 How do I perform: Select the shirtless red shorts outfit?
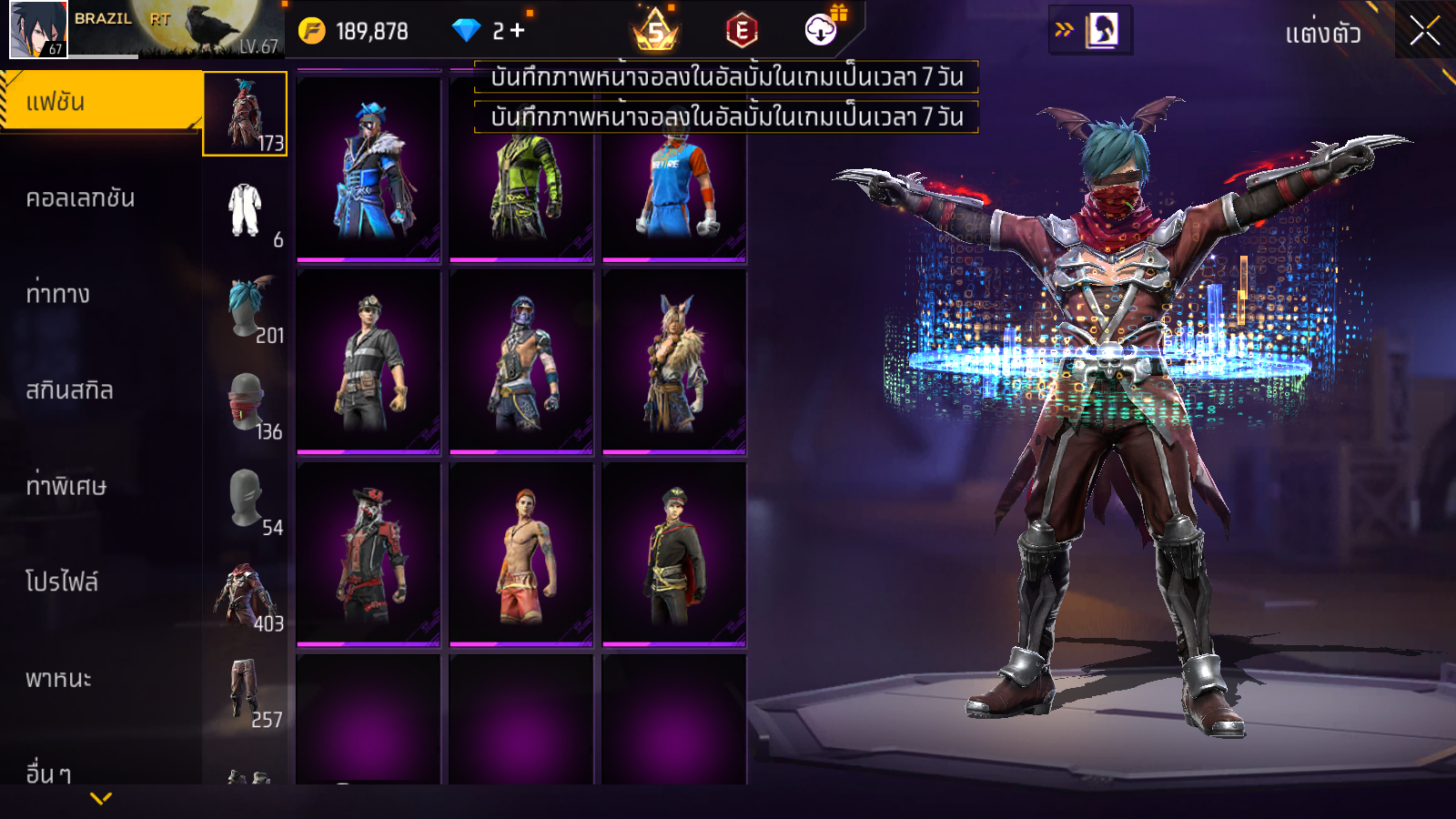[521, 554]
